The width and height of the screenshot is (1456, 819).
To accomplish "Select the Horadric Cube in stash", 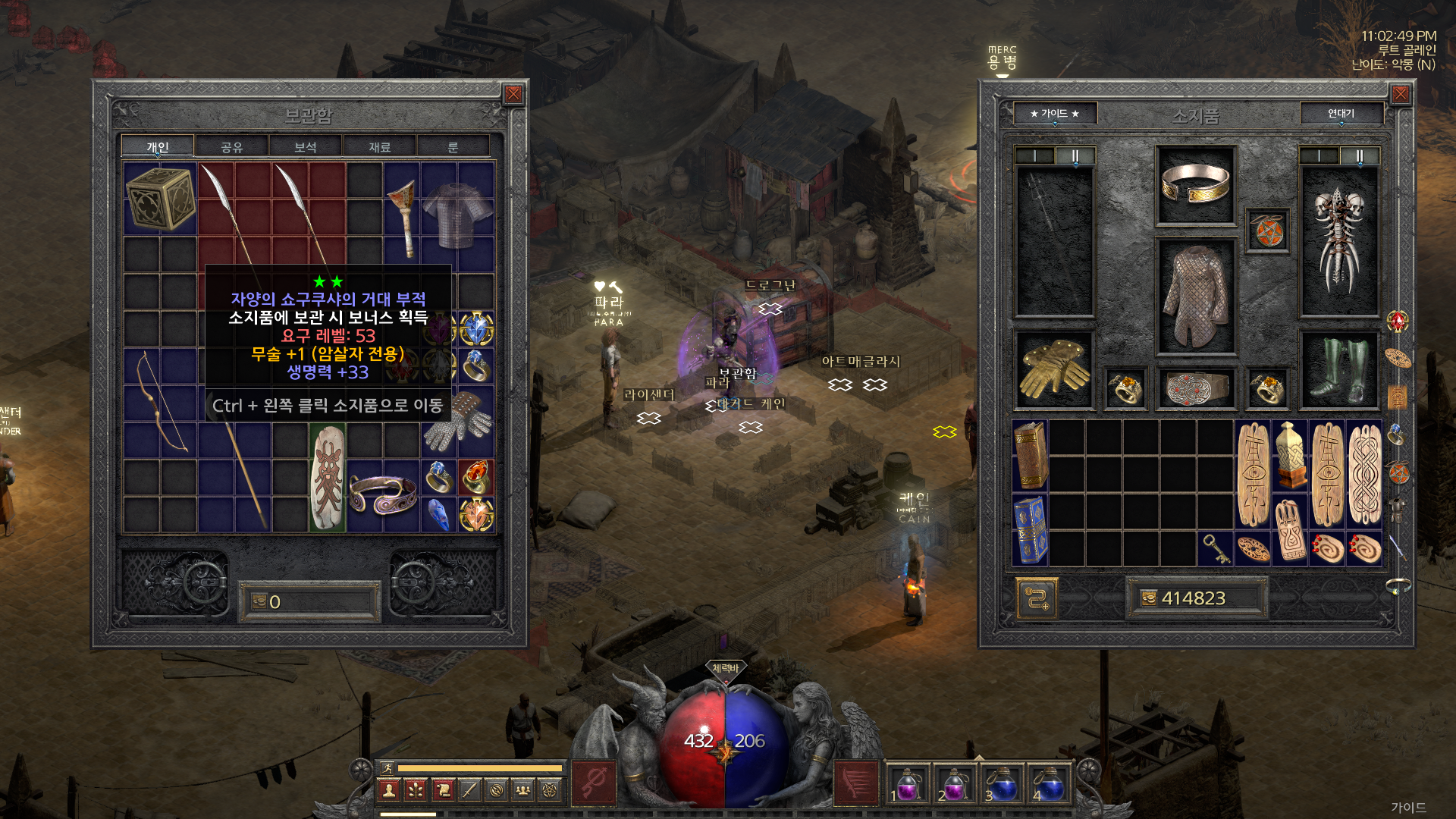I will tap(160, 199).
